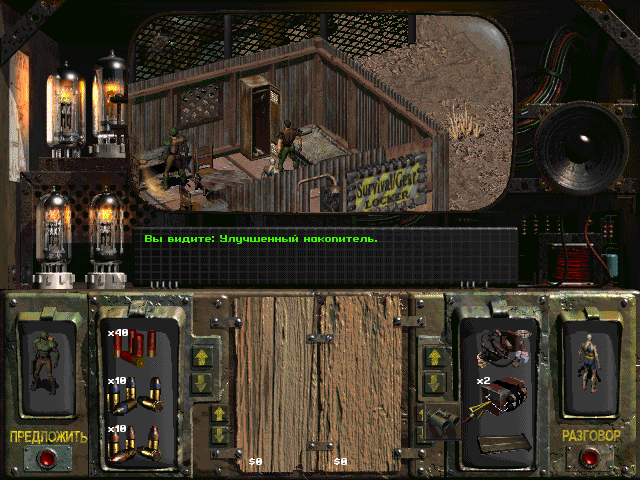Image resolution: width=640 pixels, height=480 pixels.
Task: Click the up arrow of player's offer table
Action: 218,413
